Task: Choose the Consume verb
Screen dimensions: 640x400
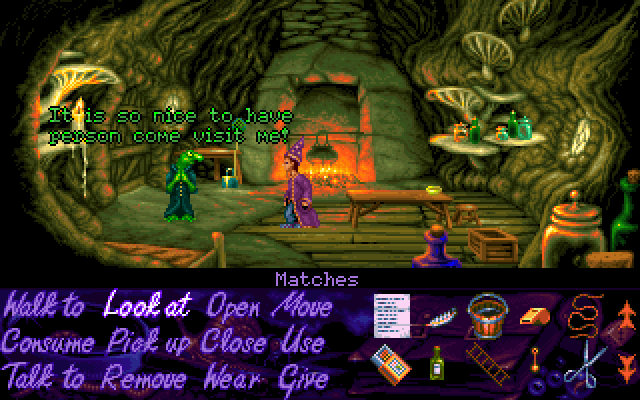Action: coord(51,342)
